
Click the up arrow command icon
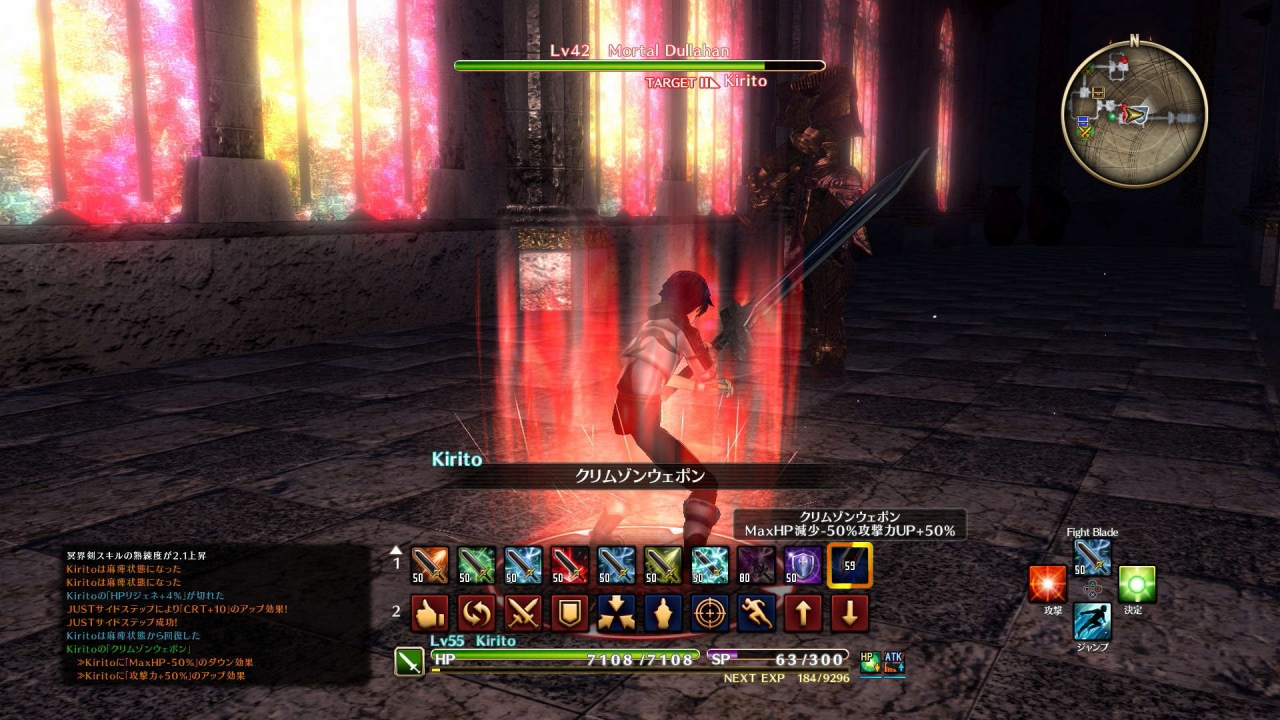(x=803, y=613)
